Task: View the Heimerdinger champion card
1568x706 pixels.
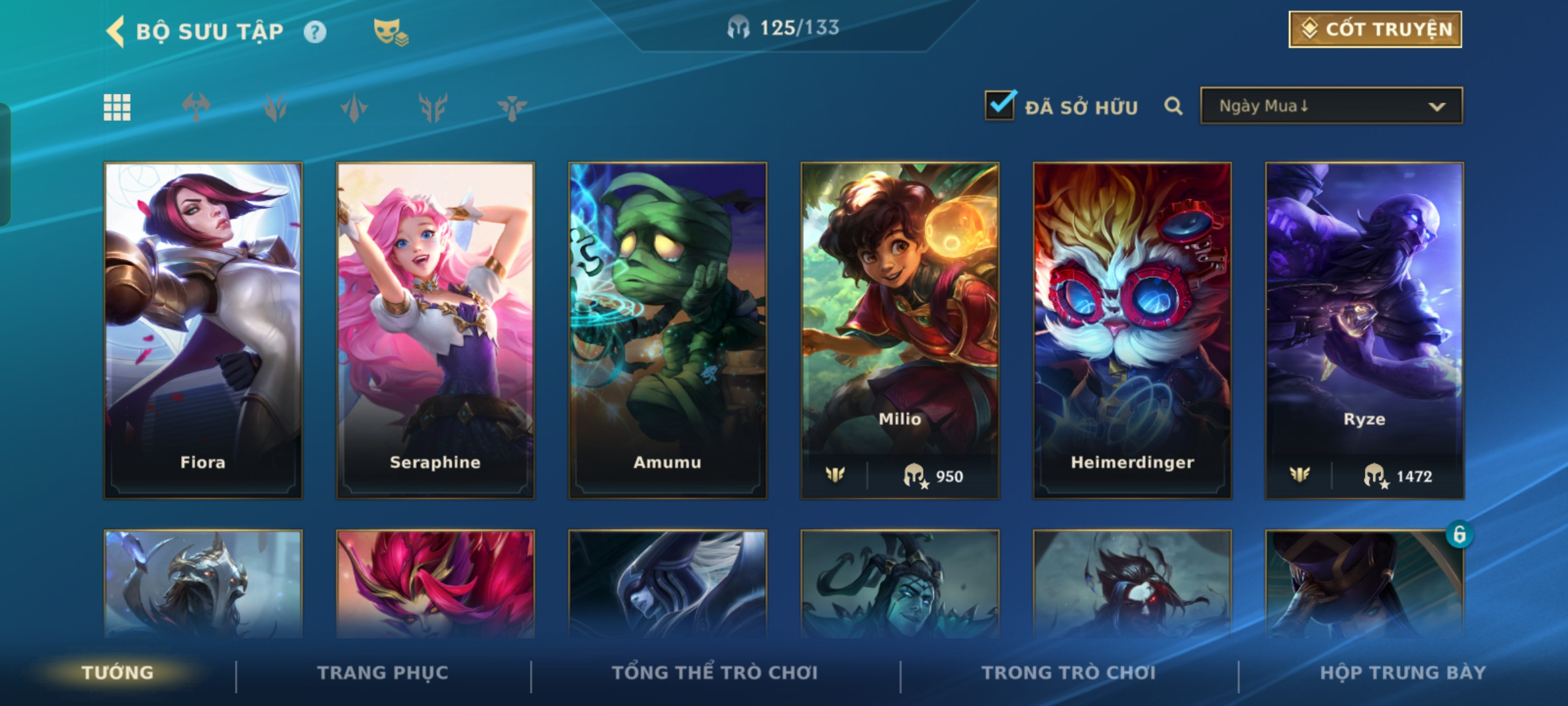Action: pyautogui.click(x=1132, y=330)
